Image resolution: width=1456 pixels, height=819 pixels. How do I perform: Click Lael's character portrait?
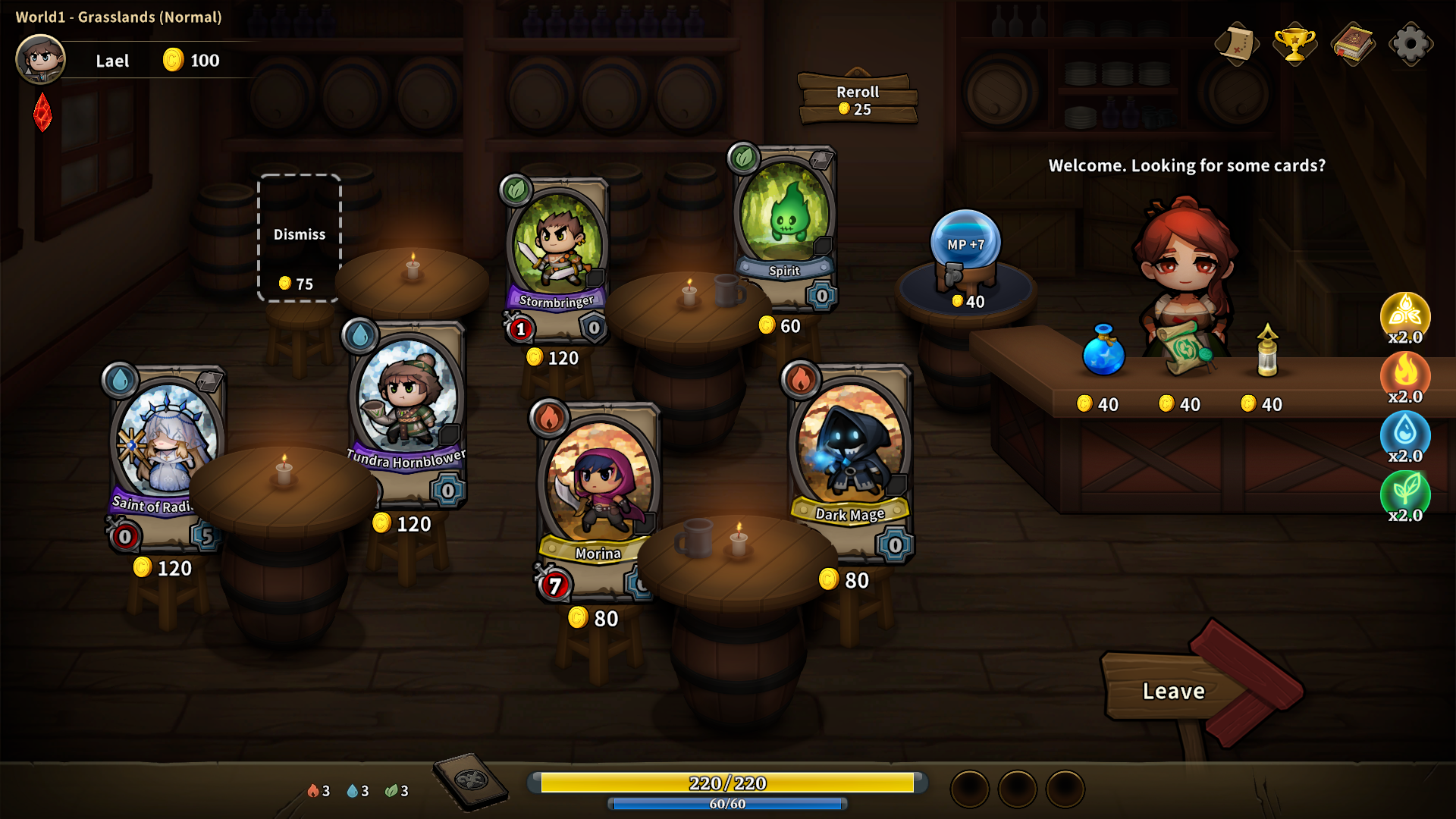point(41,59)
